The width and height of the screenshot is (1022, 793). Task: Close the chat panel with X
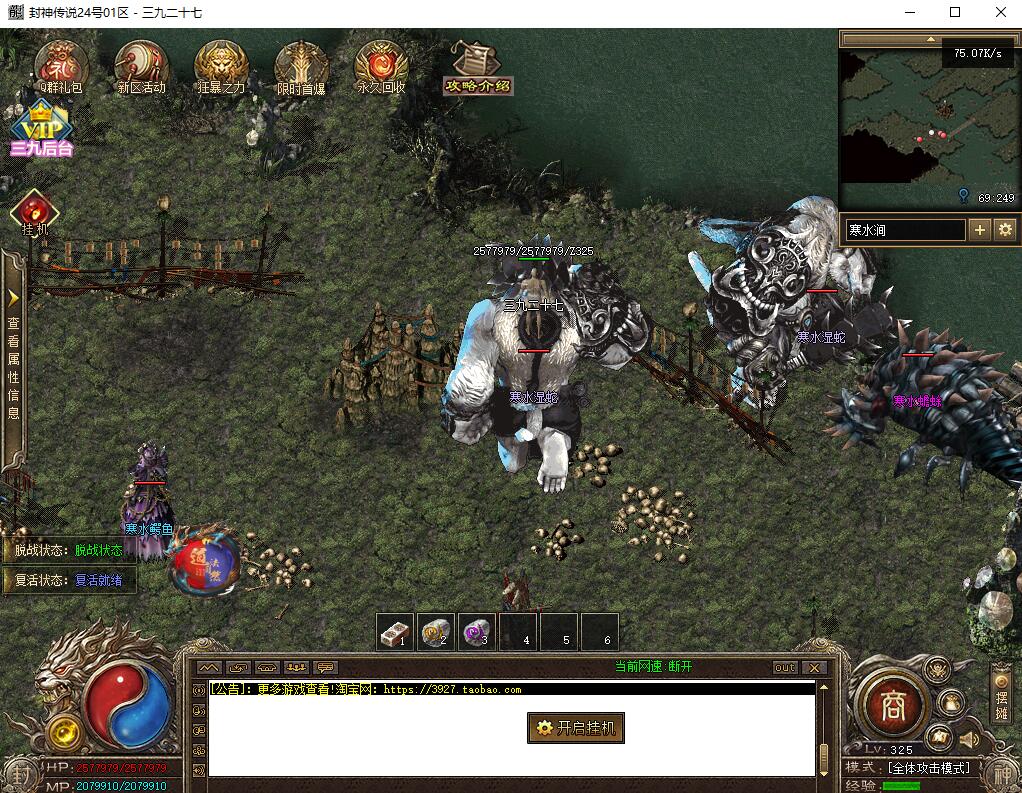point(814,667)
